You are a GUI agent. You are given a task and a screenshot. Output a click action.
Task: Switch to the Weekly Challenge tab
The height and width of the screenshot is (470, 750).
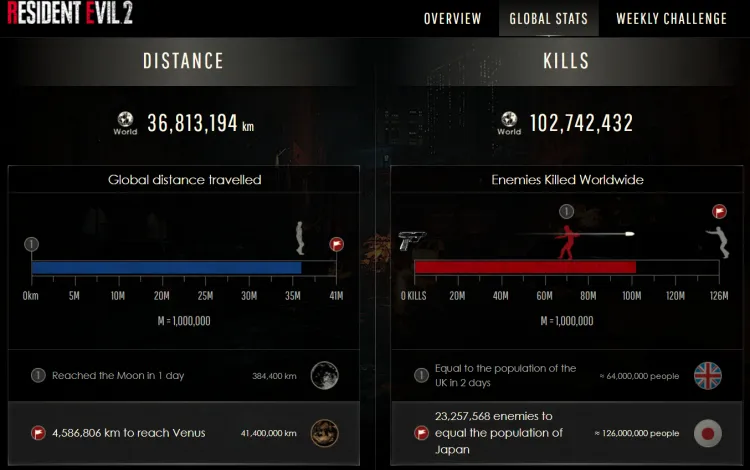pyautogui.click(x=671, y=19)
